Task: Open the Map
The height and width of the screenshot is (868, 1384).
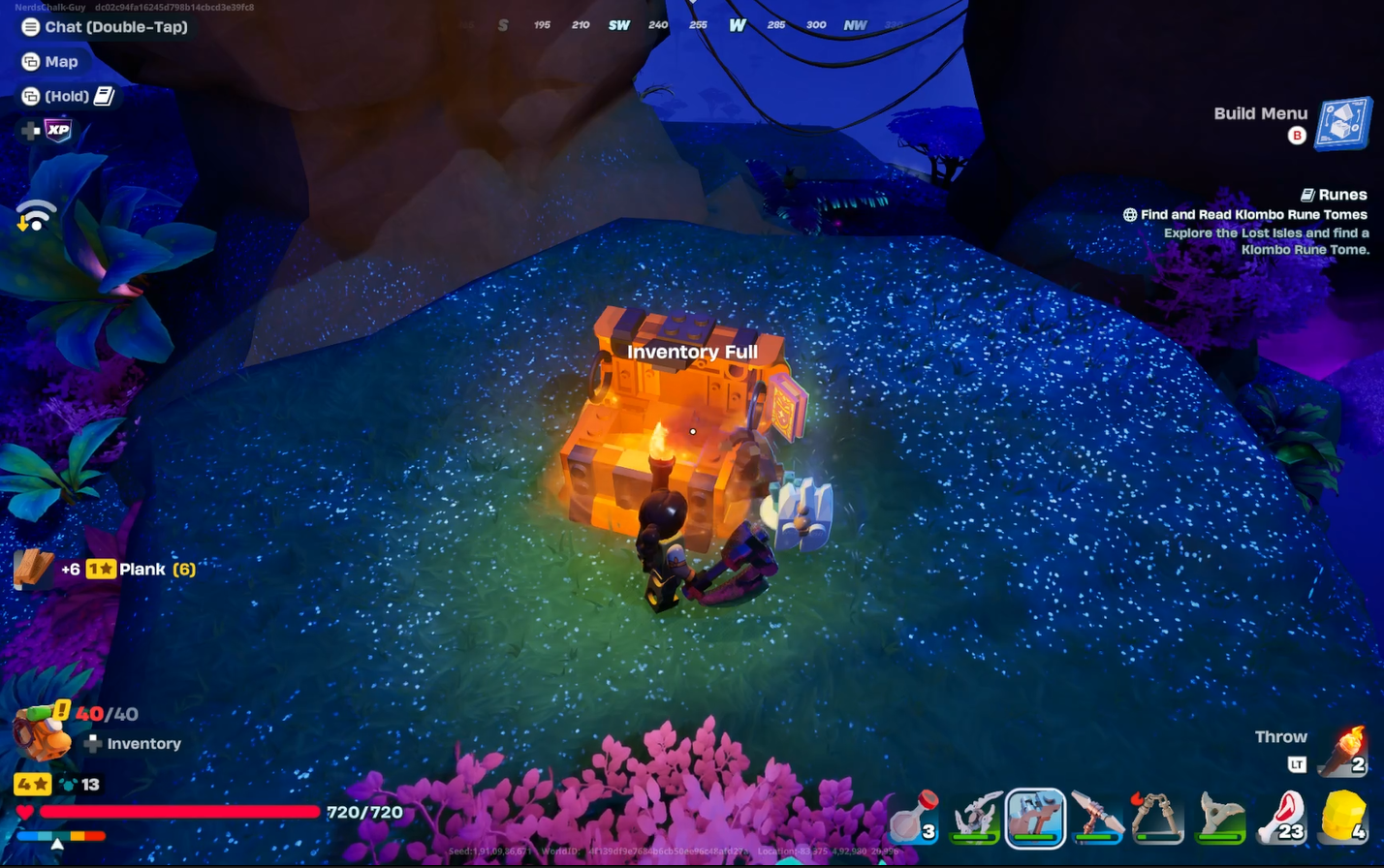Action: [x=50, y=62]
